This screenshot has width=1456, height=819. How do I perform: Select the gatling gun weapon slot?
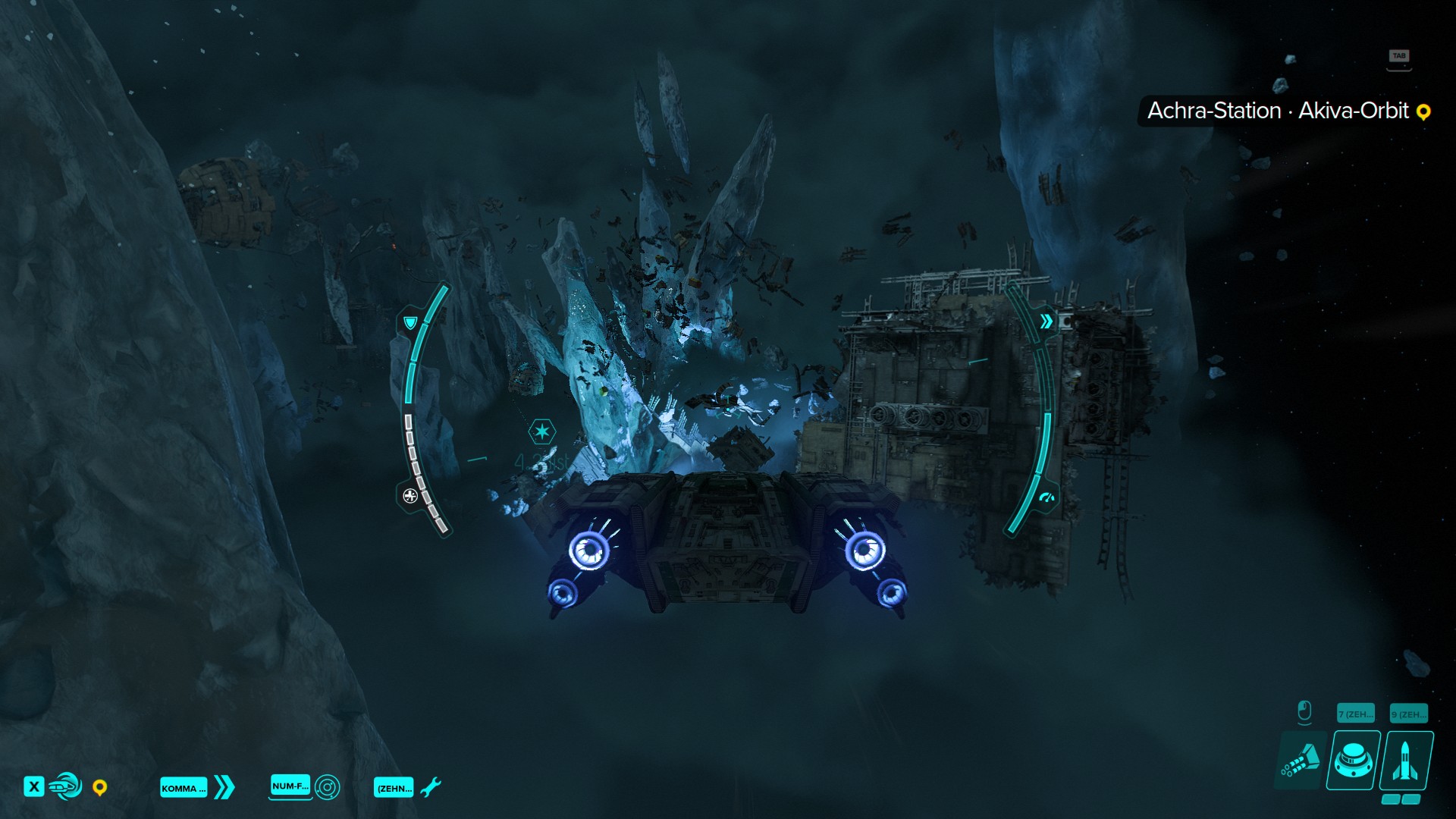tap(1301, 761)
